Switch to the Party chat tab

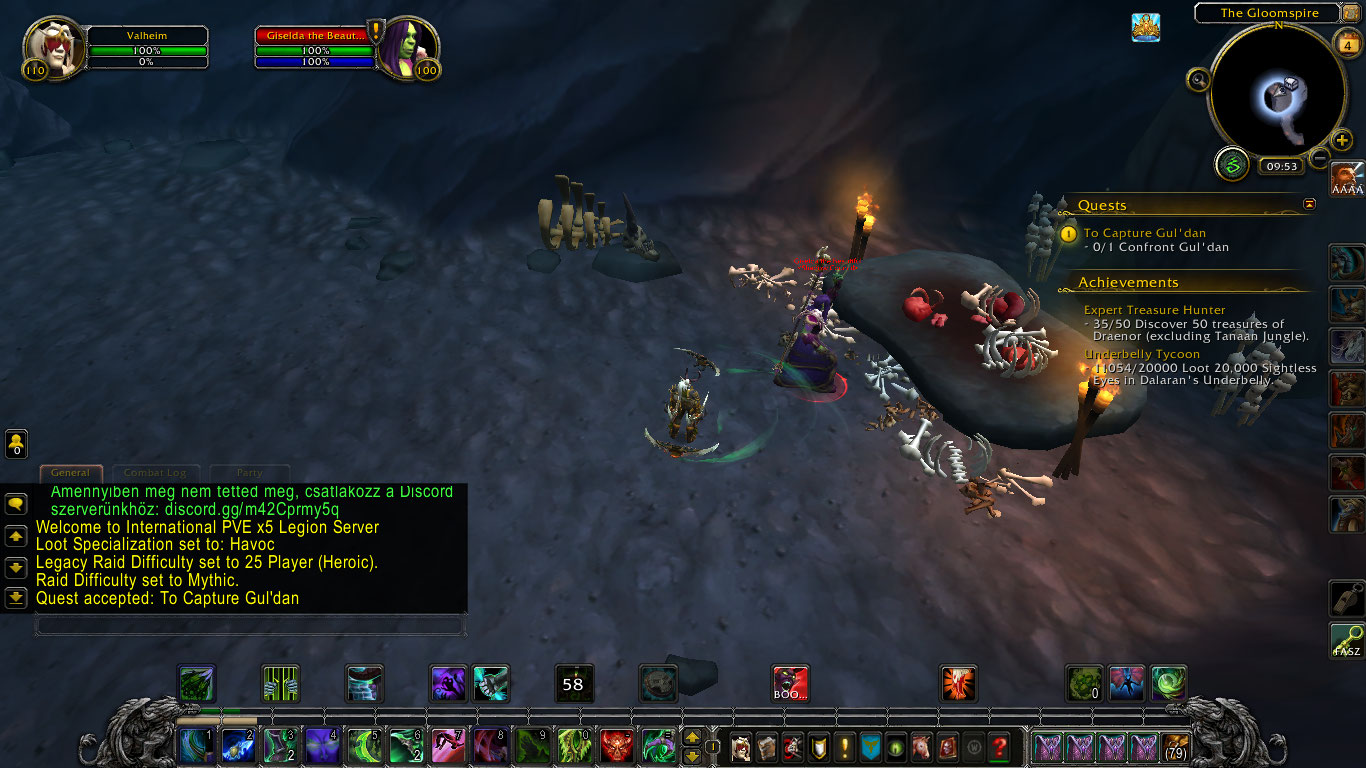point(249,473)
